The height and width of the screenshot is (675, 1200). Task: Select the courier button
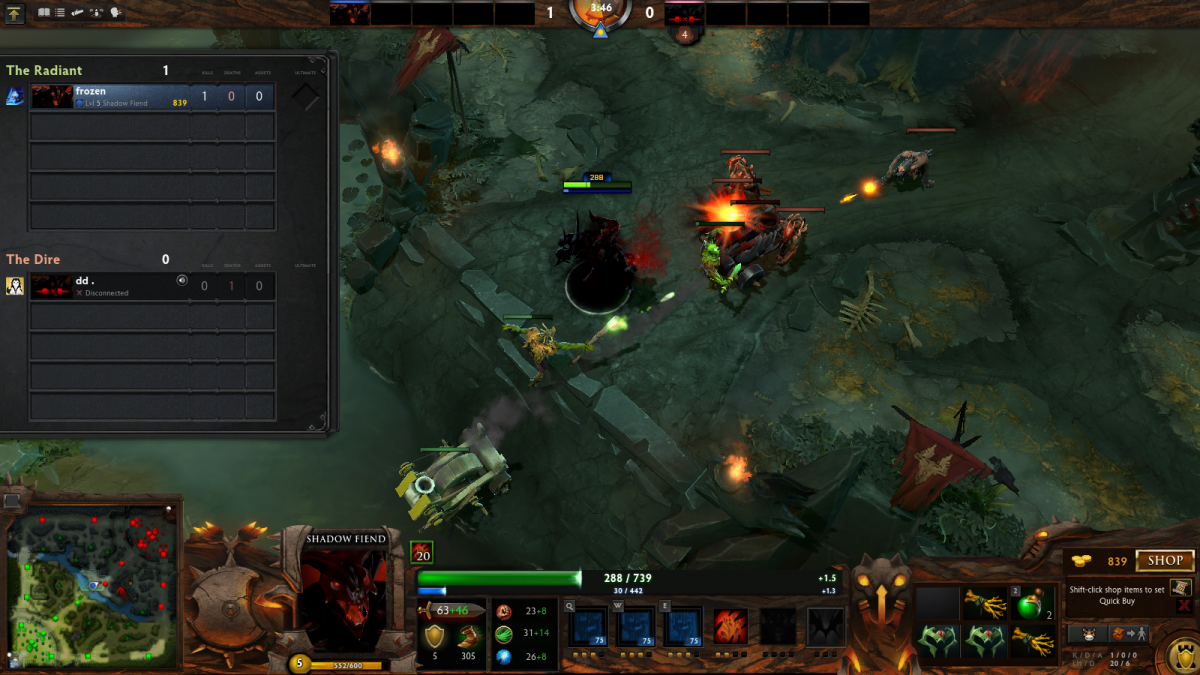(x=1087, y=634)
